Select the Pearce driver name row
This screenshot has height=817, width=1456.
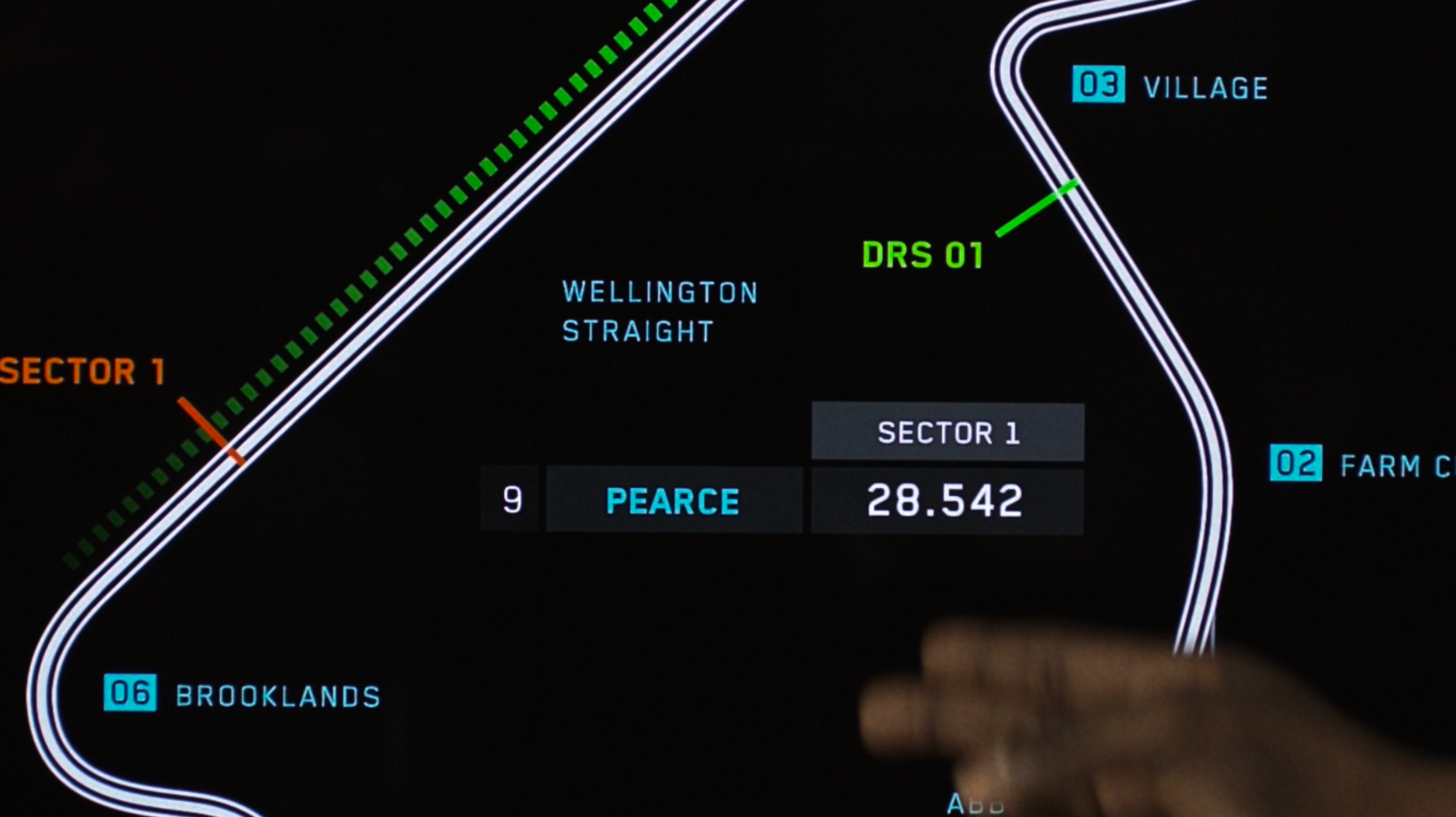click(x=673, y=501)
